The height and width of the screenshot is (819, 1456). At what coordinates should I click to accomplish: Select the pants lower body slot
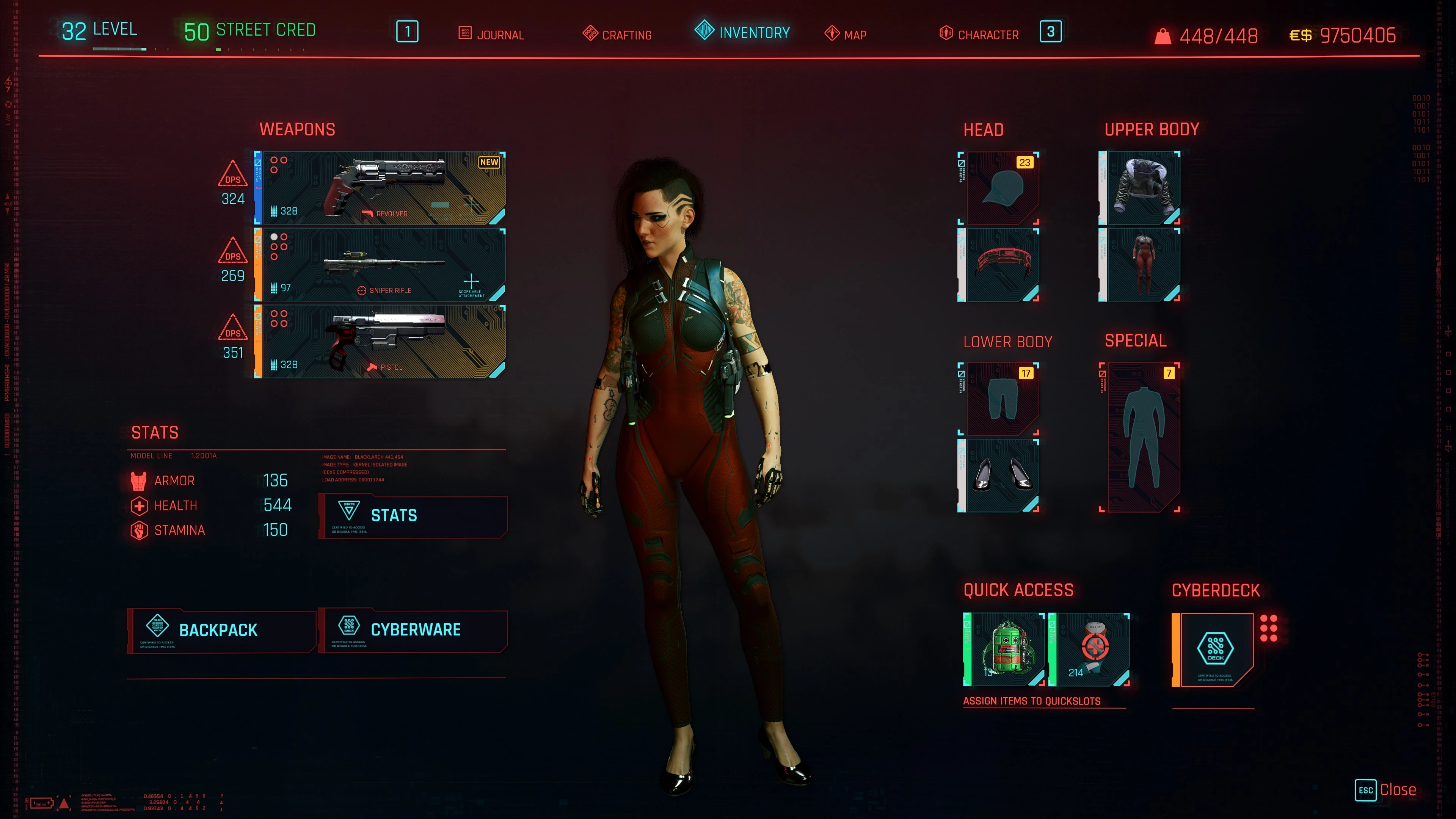coord(999,399)
